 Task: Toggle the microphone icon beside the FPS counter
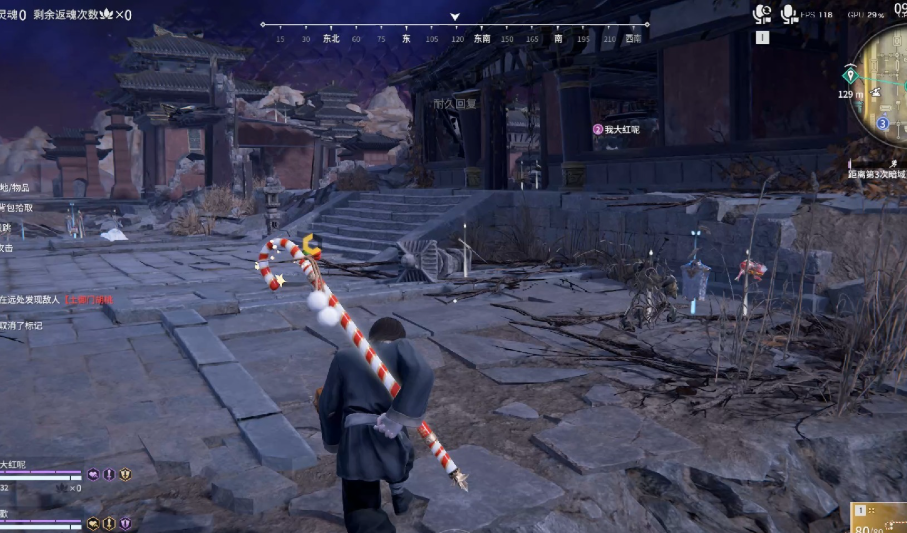pyautogui.click(x=788, y=14)
